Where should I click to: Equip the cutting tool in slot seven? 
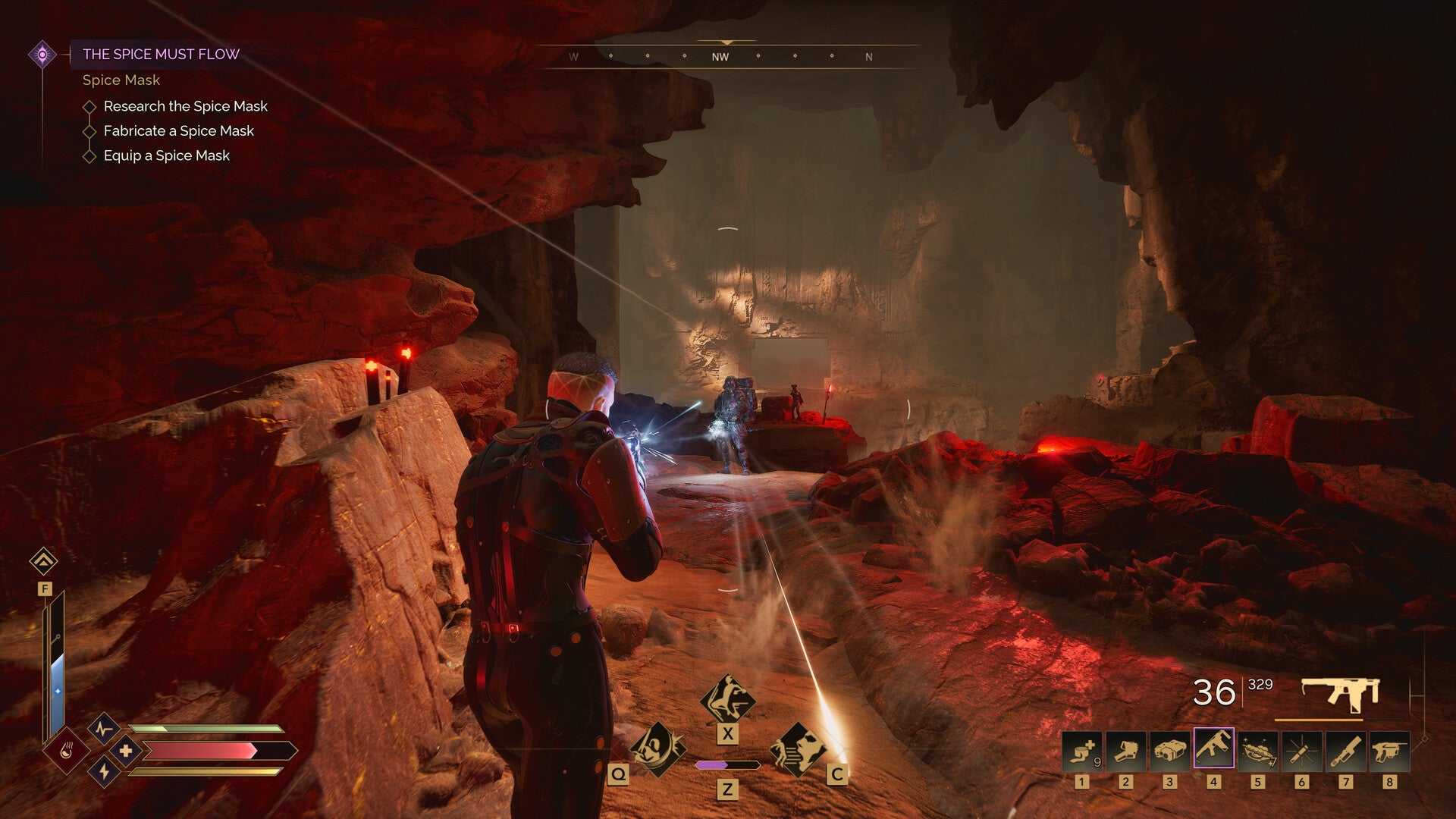[1346, 751]
